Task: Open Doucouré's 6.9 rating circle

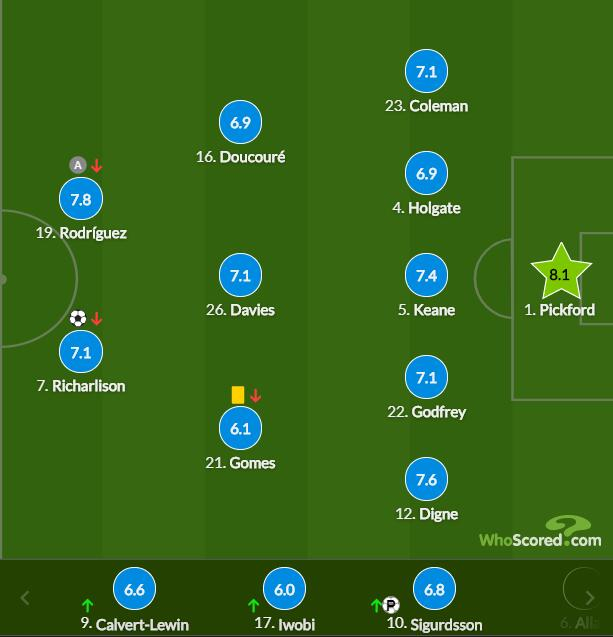Action: click(239, 123)
